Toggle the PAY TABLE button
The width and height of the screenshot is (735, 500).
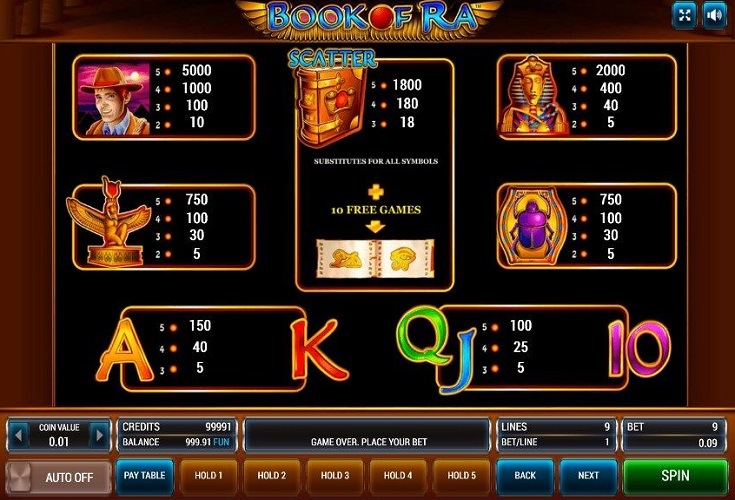click(145, 476)
